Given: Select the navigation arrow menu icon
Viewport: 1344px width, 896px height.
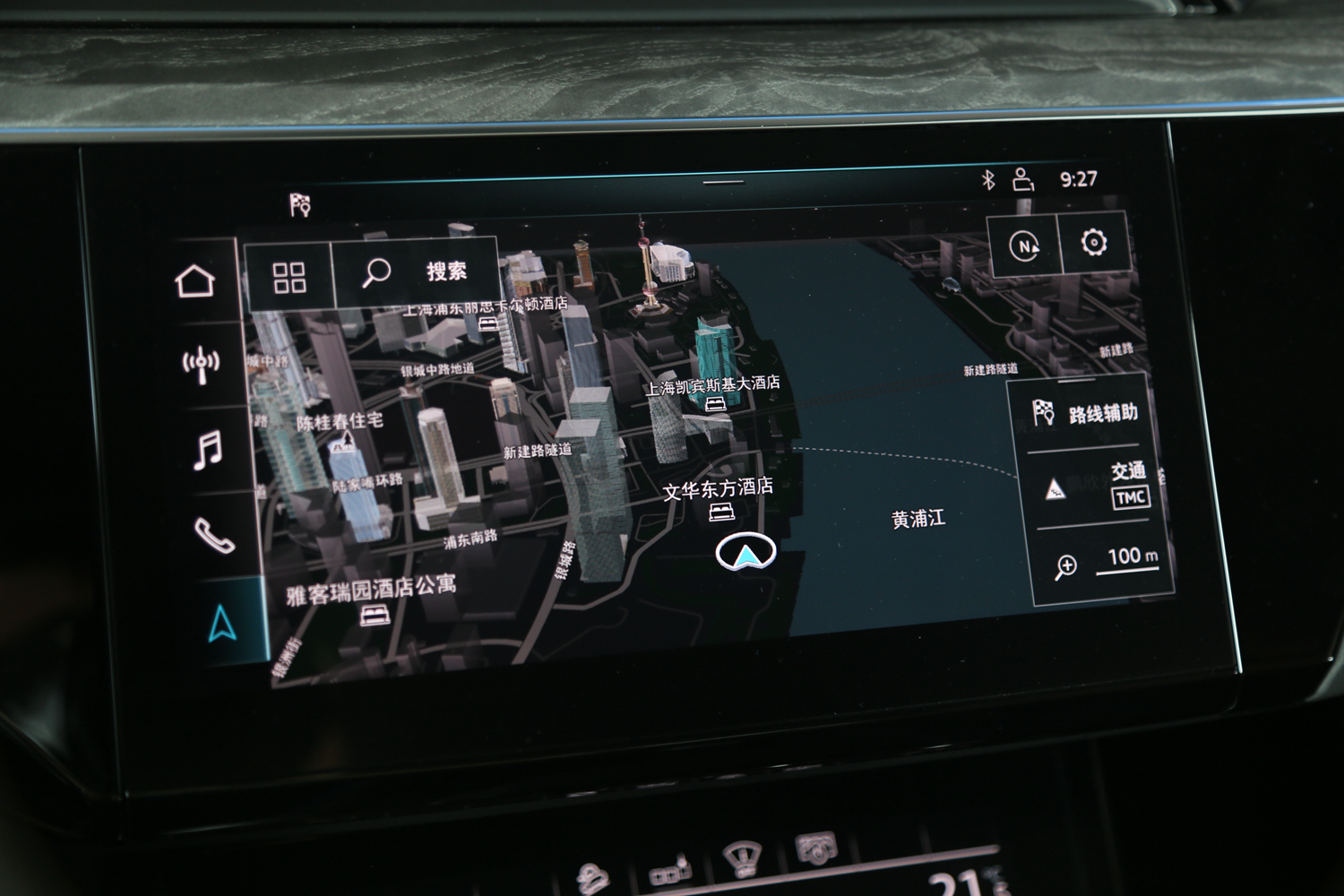Looking at the screenshot, I should point(222,622).
